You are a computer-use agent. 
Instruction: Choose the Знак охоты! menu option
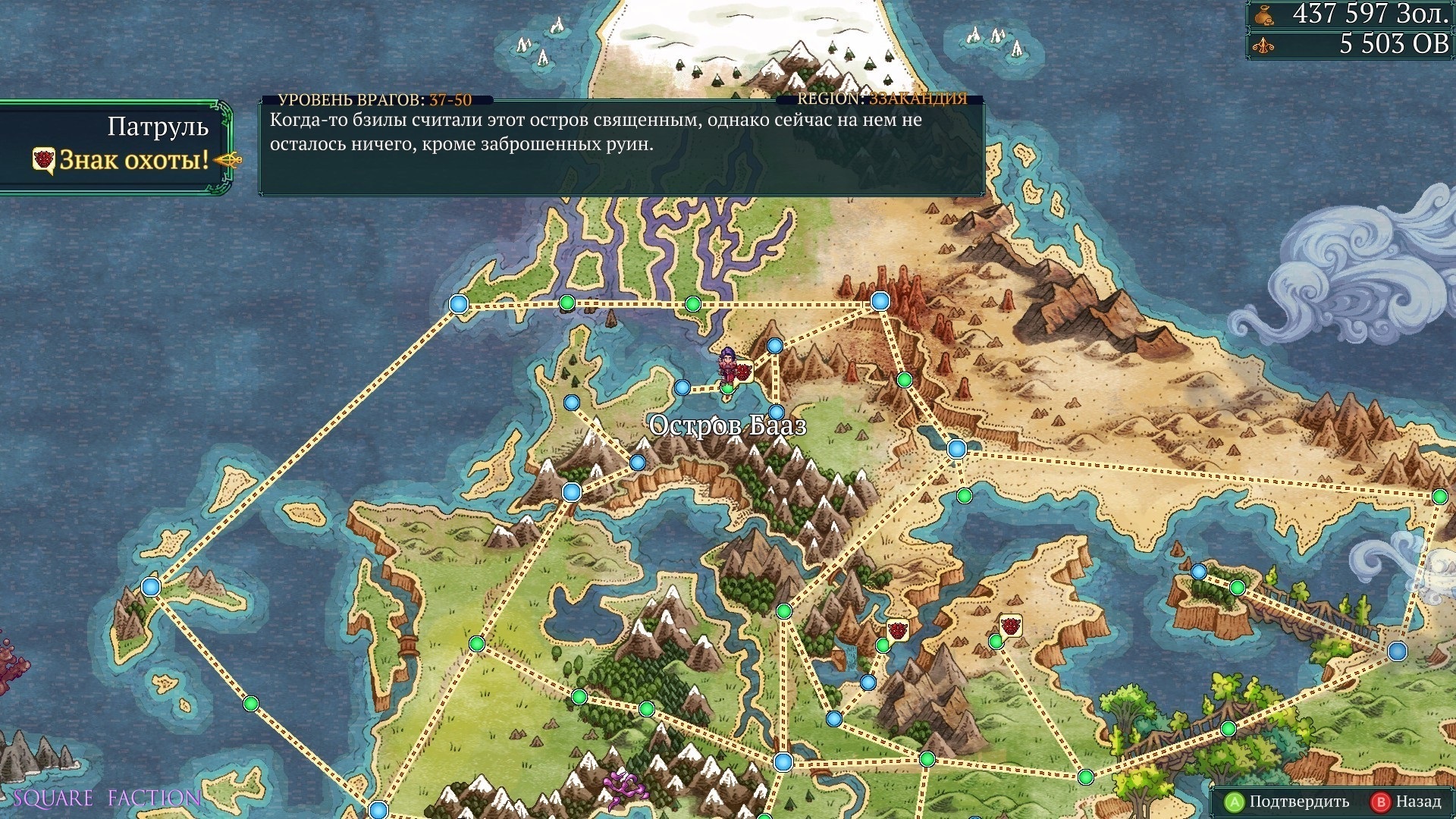(133, 160)
